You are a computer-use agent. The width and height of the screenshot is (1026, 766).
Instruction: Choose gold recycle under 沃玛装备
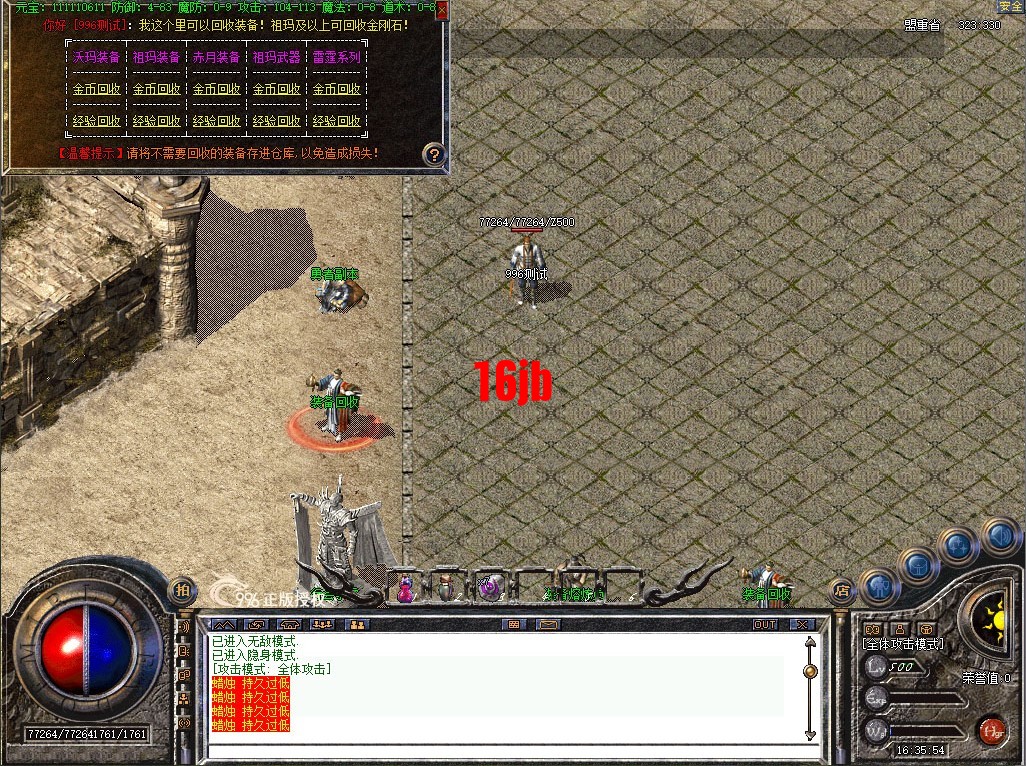(97, 89)
